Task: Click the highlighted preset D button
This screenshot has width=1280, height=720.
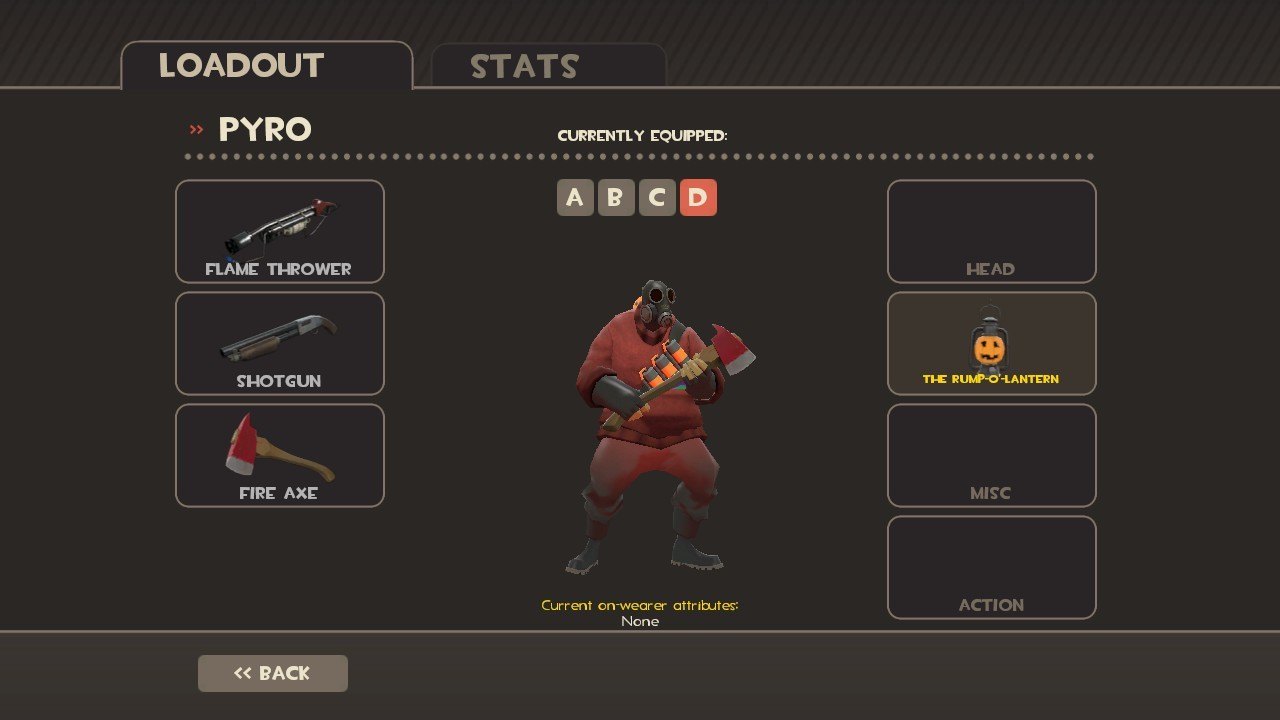Action: (x=698, y=198)
